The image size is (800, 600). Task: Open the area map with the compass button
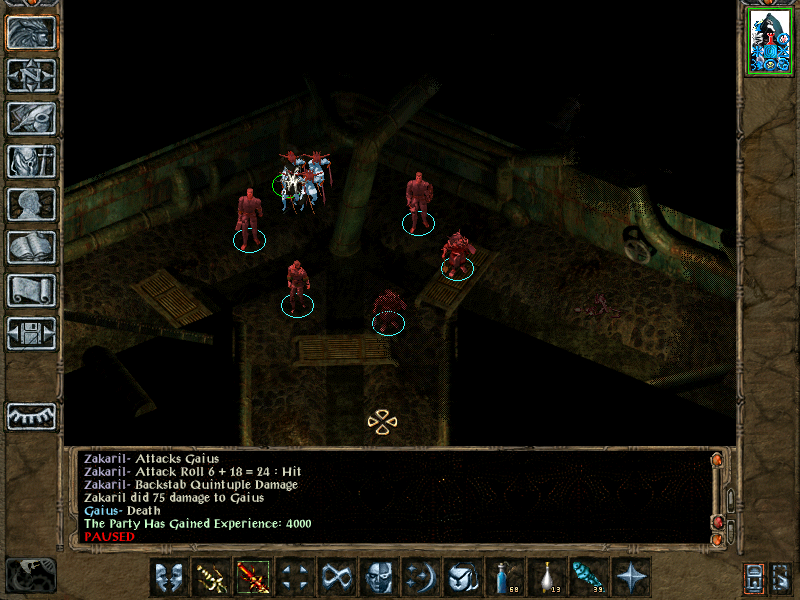(31, 75)
